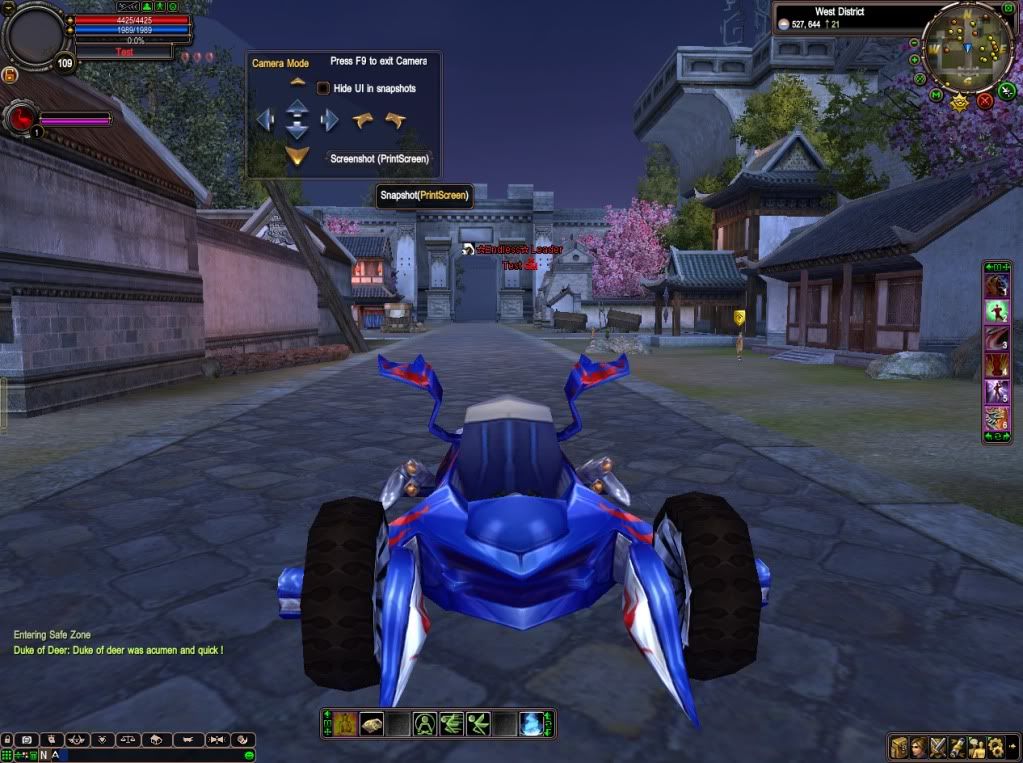Viewport: 1023px width, 763px height.
Task: Collapse camera panel with the large gold down arrow
Action: 297,156
